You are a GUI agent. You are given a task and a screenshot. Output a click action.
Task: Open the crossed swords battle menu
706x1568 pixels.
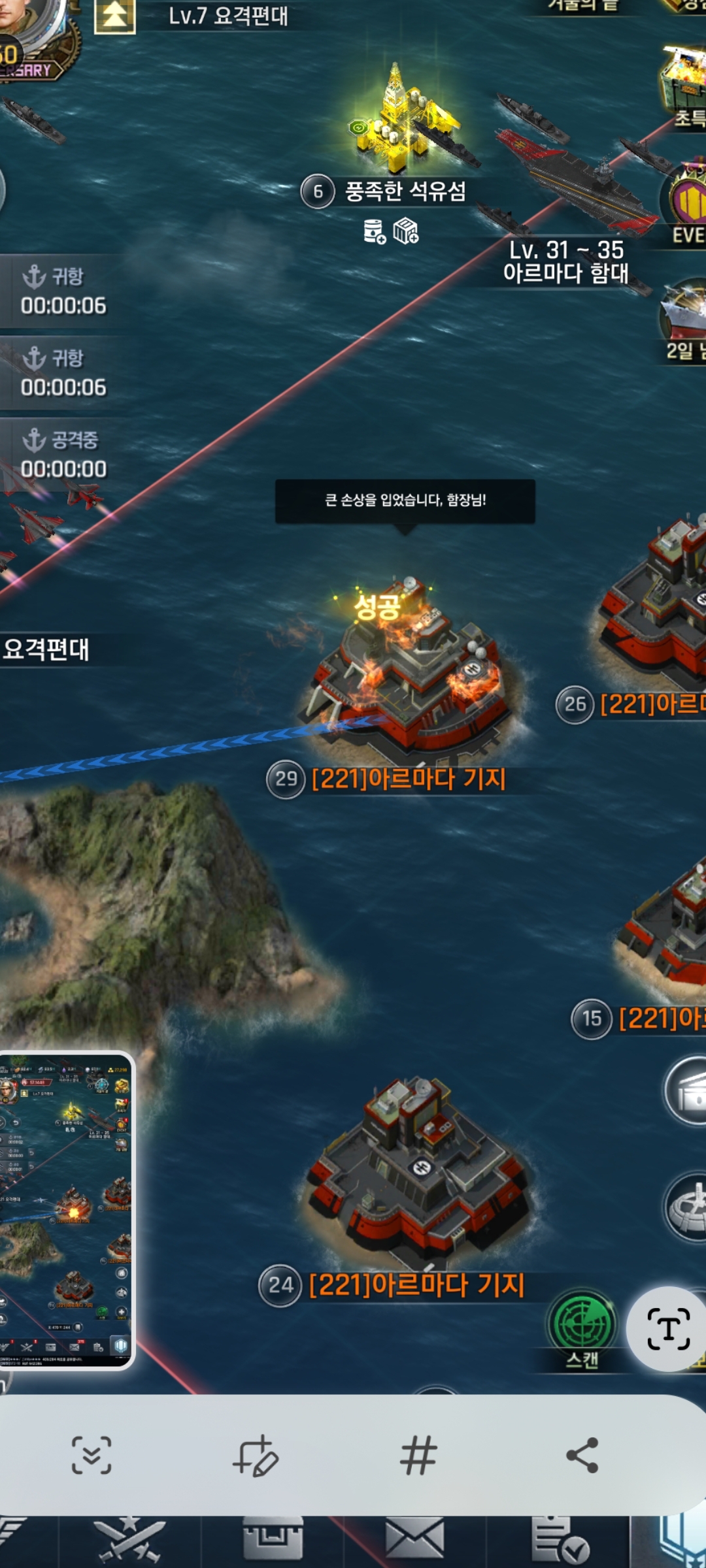(129, 1541)
